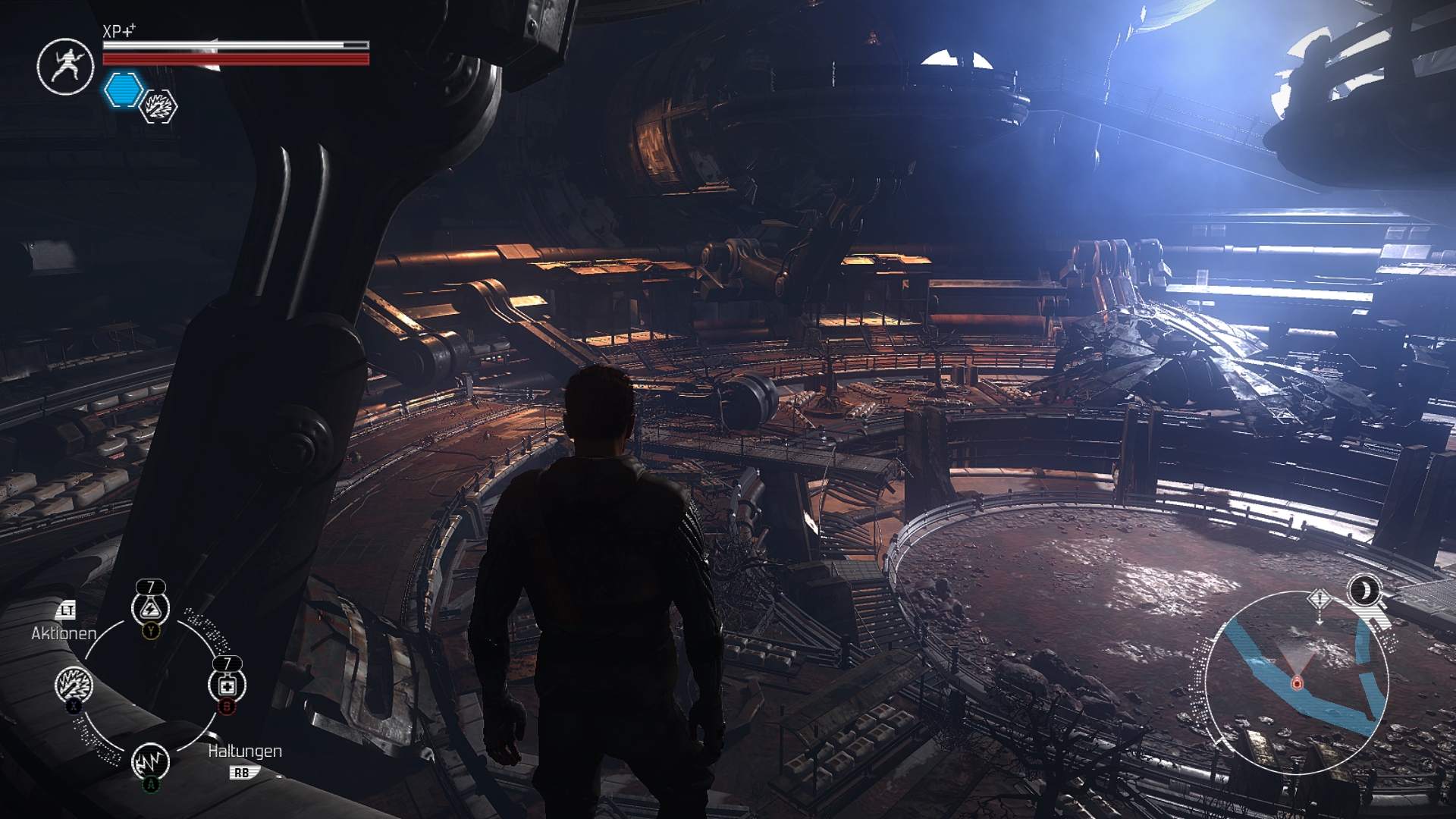Click the red player marker on the minimap
This screenshot has height=819, width=1456.
1297,683
